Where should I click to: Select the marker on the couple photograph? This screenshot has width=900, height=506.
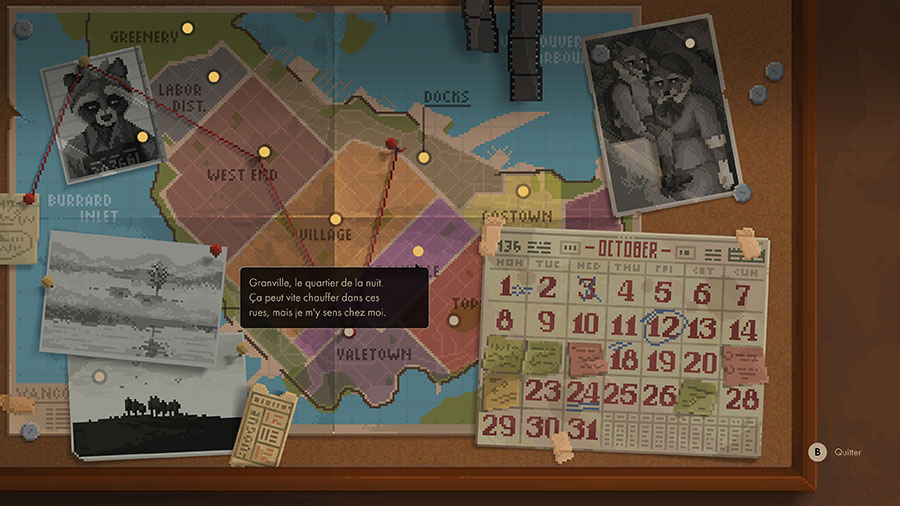pos(688,43)
